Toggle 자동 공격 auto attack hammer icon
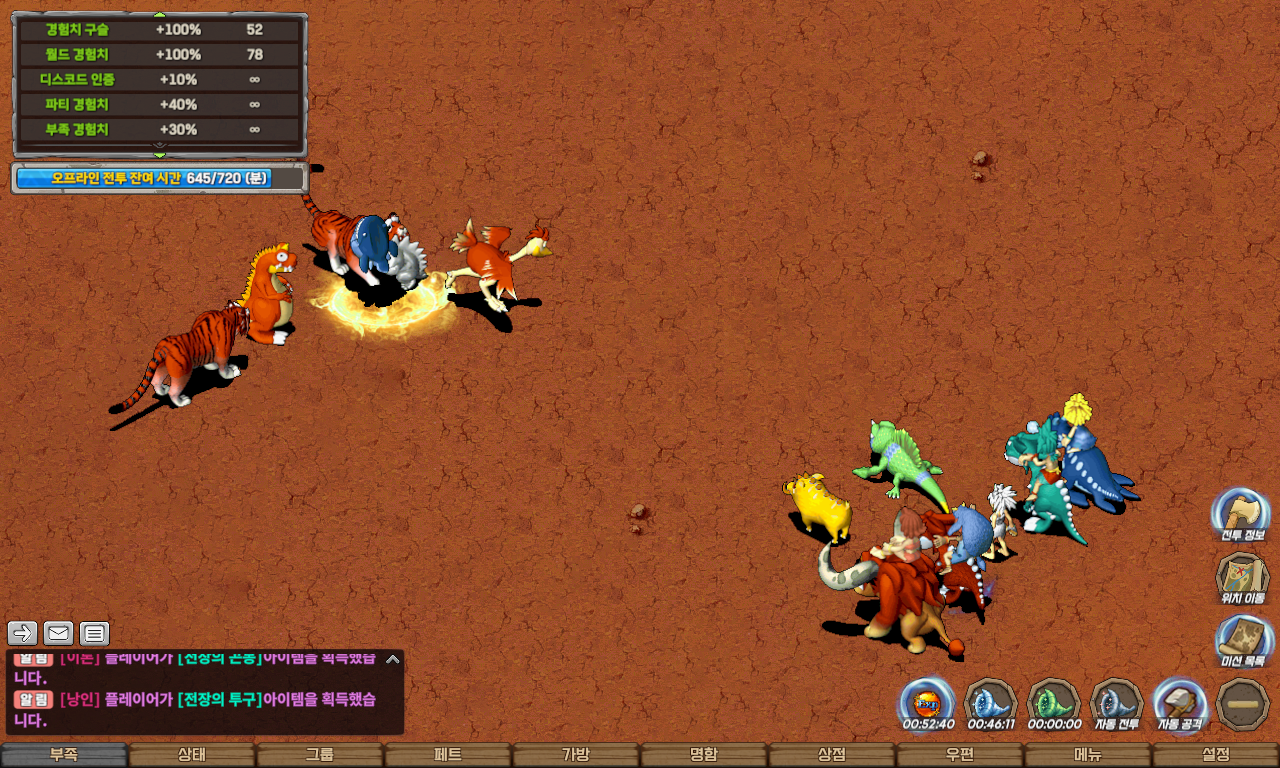The height and width of the screenshot is (768, 1280). pos(1180,702)
